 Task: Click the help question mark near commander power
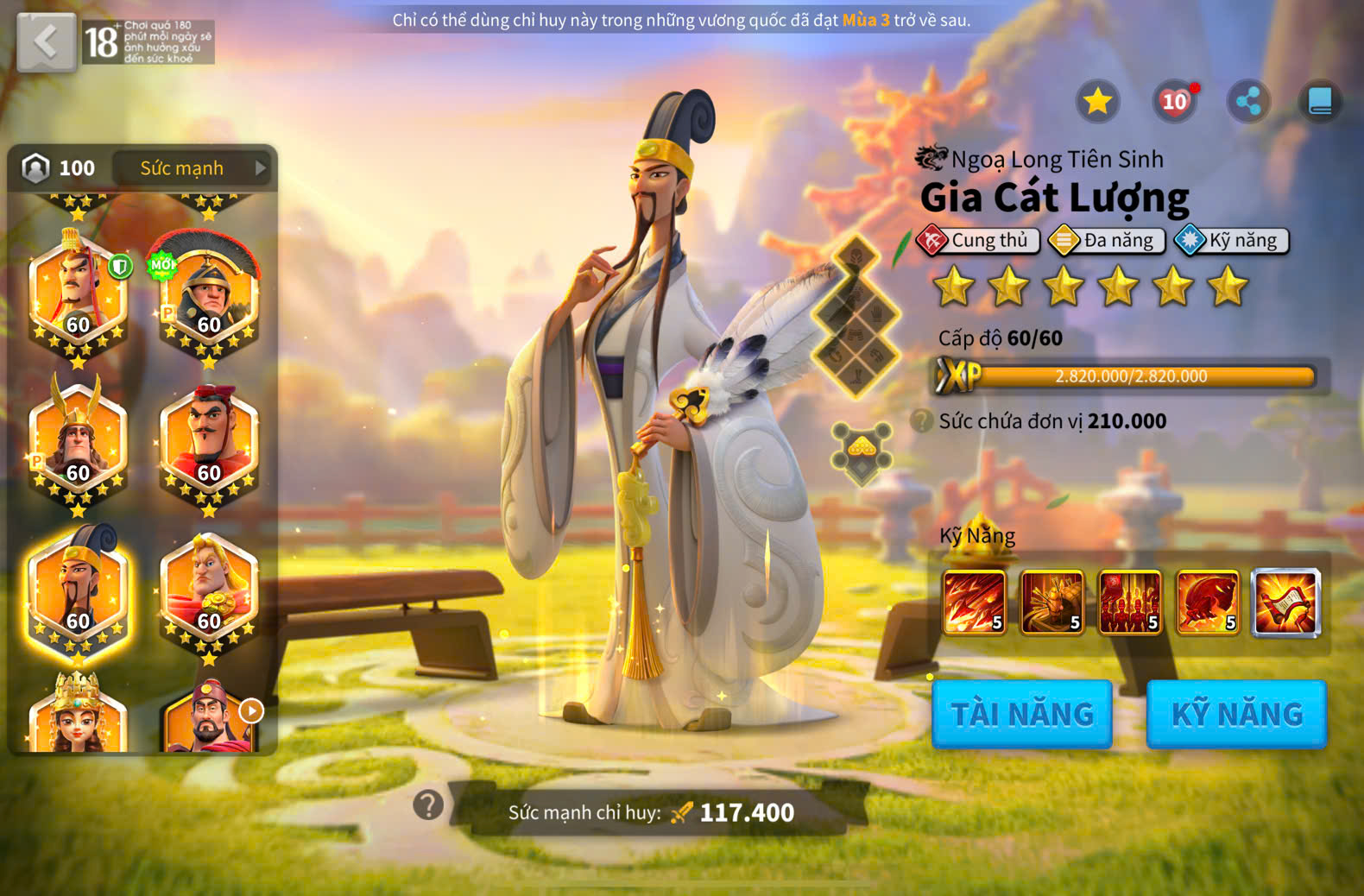[x=428, y=805]
